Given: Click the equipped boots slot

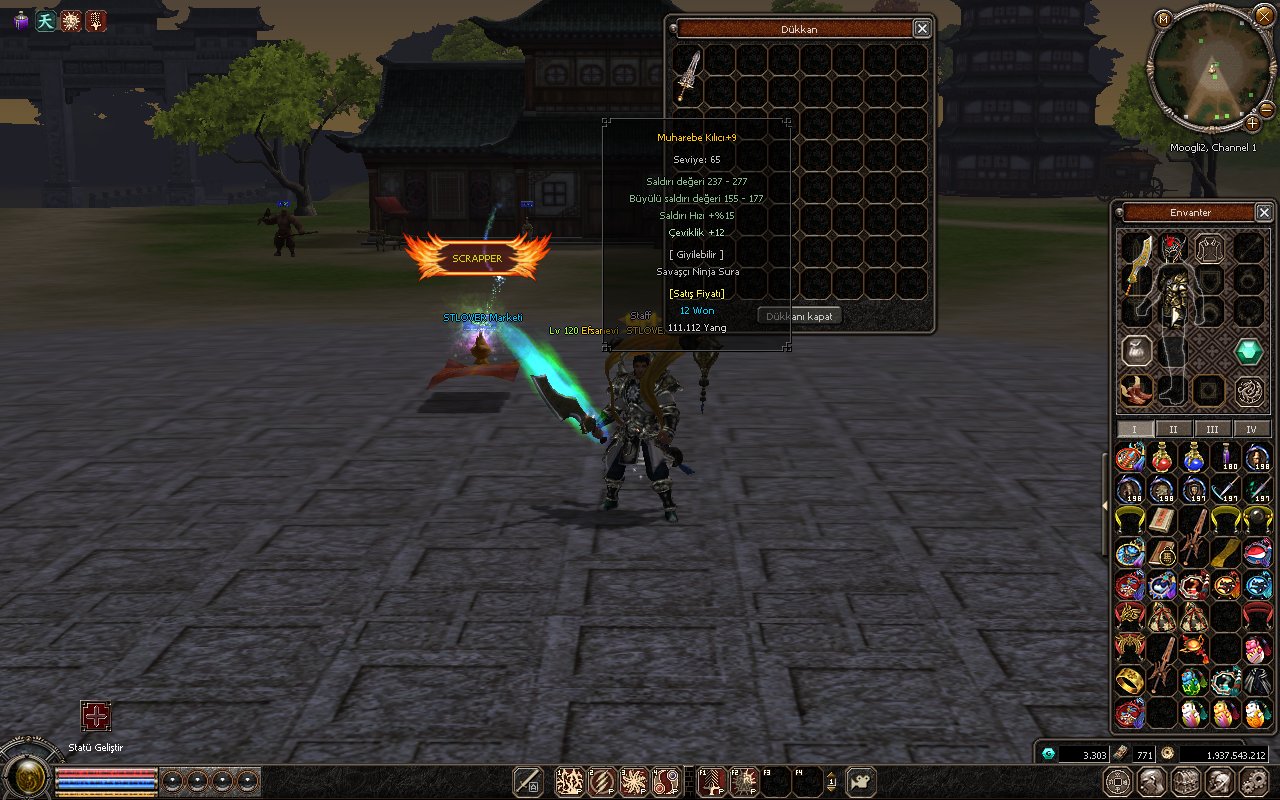Looking at the screenshot, I should click(1135, 388).
